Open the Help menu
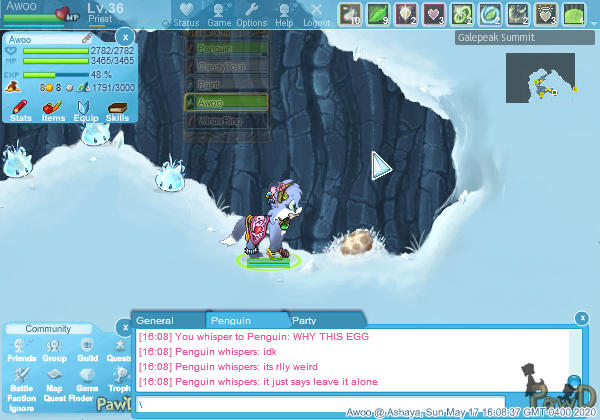Viewport: 600px width, 420px height. click(284, 14)
